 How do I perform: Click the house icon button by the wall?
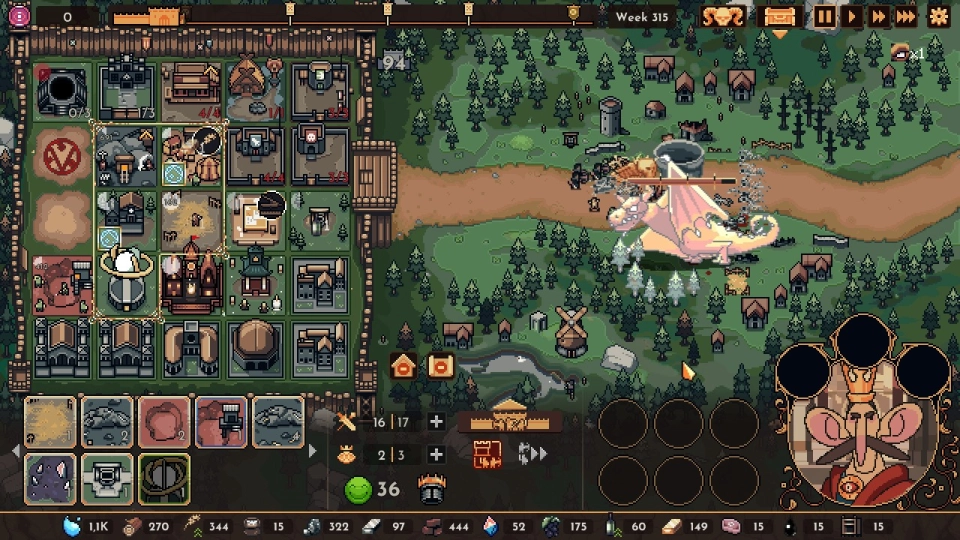click(404, 366)
